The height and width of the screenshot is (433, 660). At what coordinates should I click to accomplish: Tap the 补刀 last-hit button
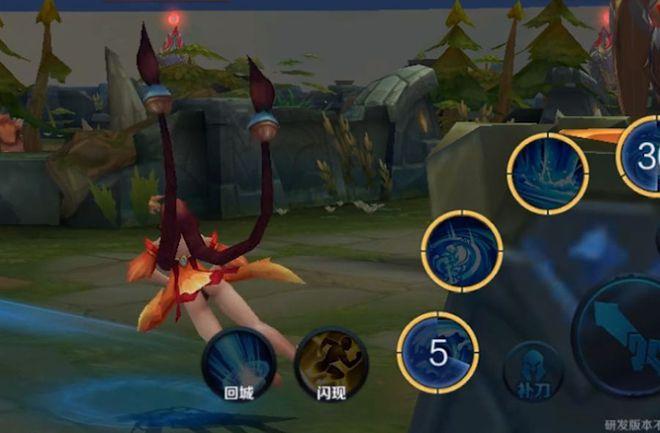533,371
